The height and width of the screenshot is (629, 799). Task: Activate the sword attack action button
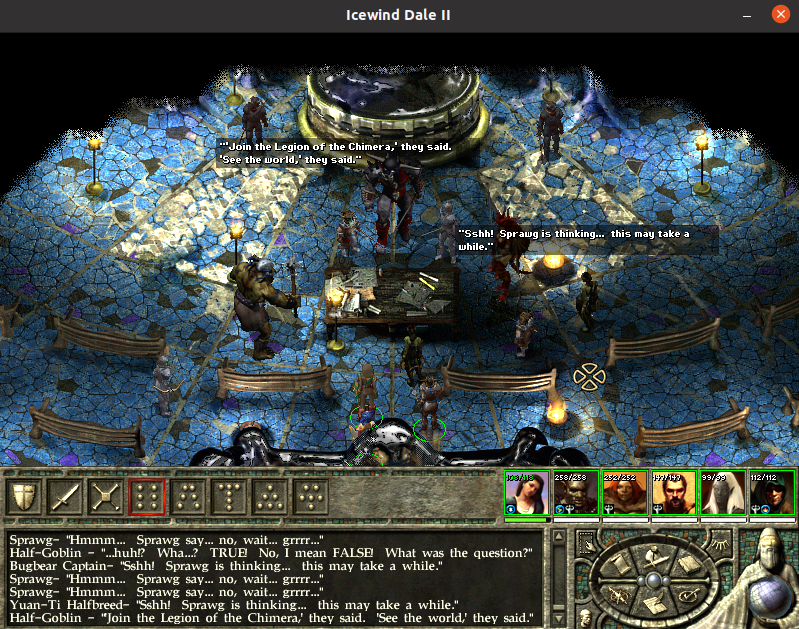point(65,496)
